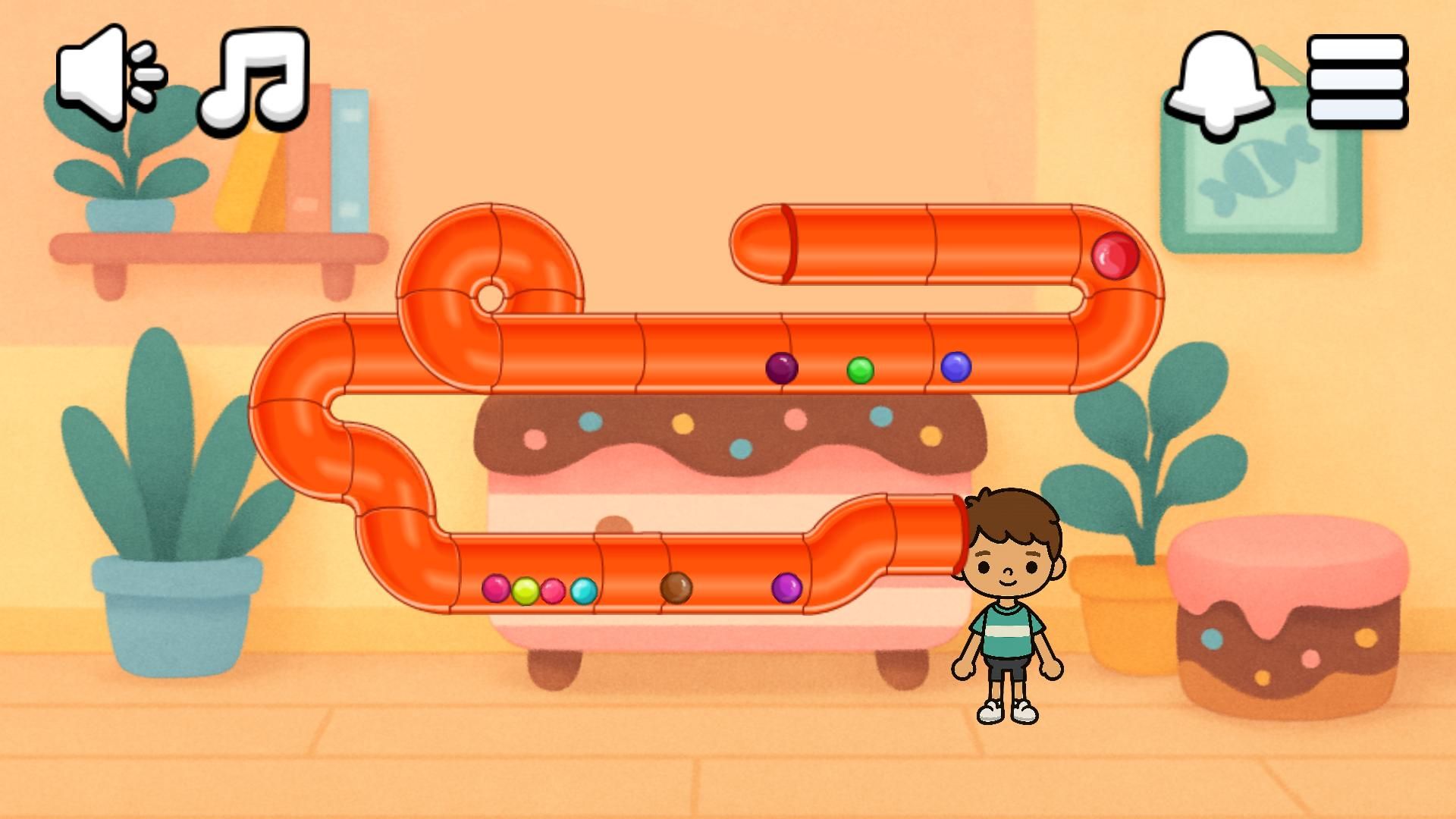Open the hamburger menu
The height and width of the screenshot is (819, 1456).
(x=1357, y=80)
